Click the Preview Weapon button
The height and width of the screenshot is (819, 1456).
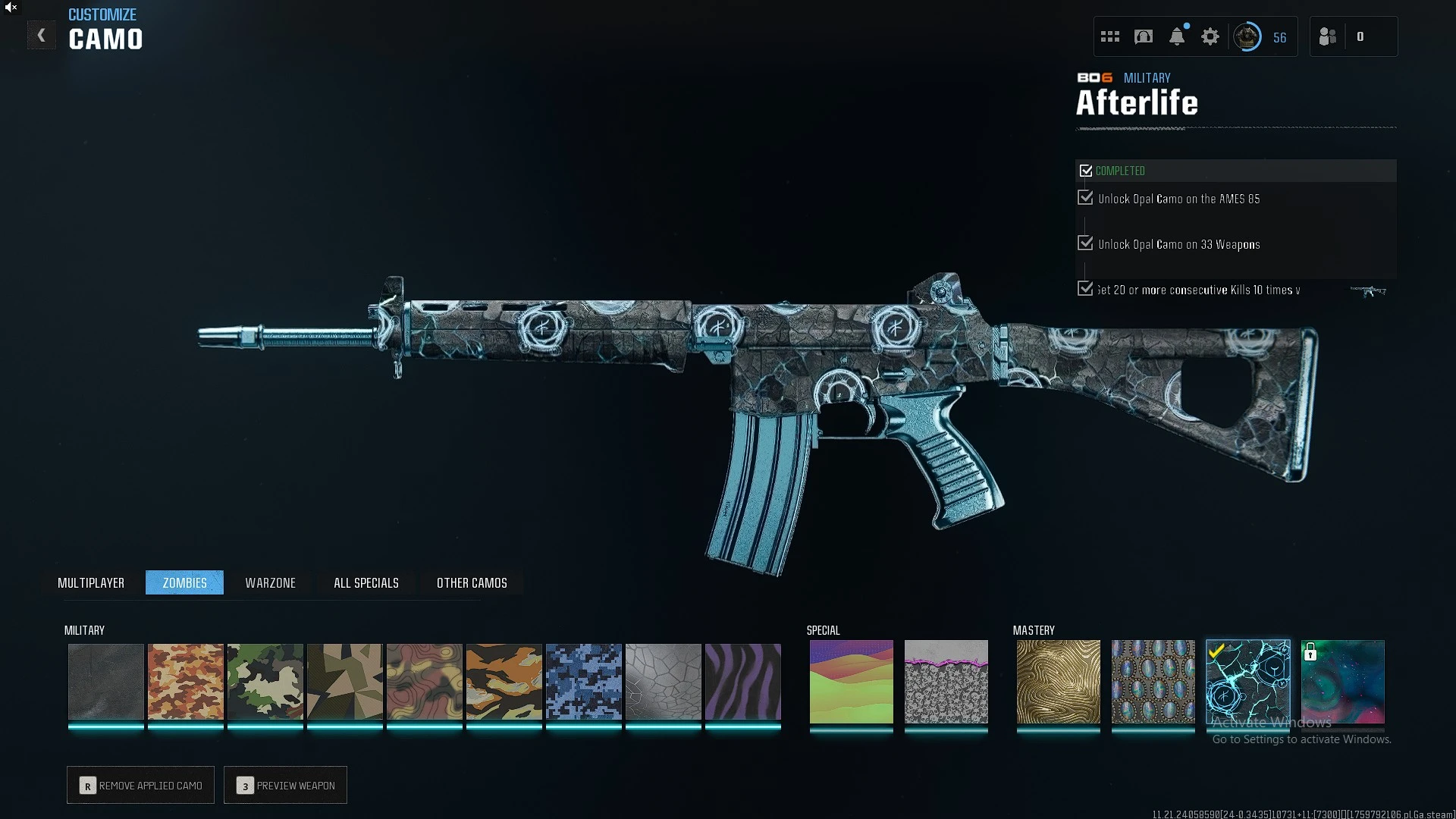[x=285, y=785]
